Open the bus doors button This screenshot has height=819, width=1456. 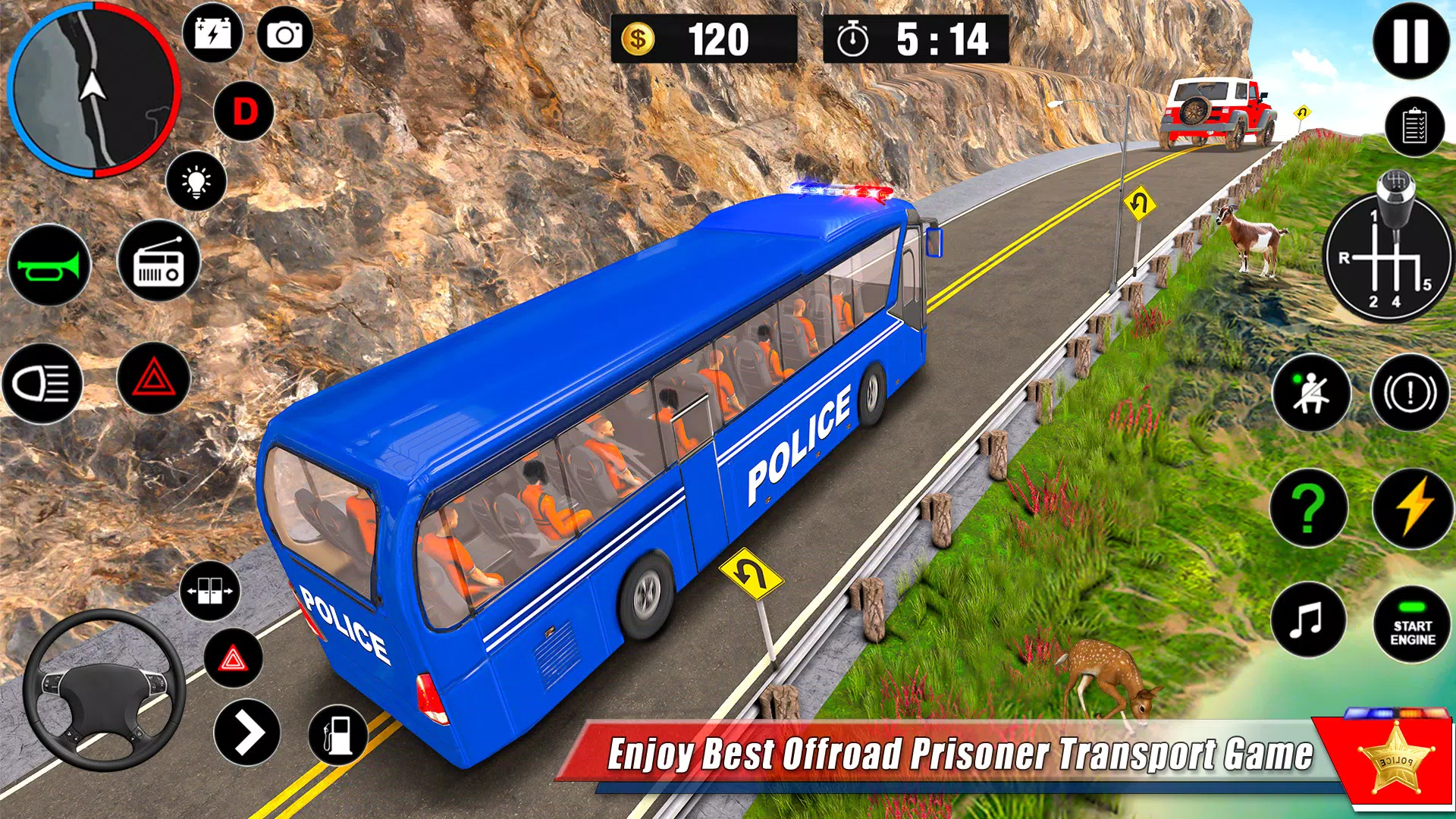(210, 591)
